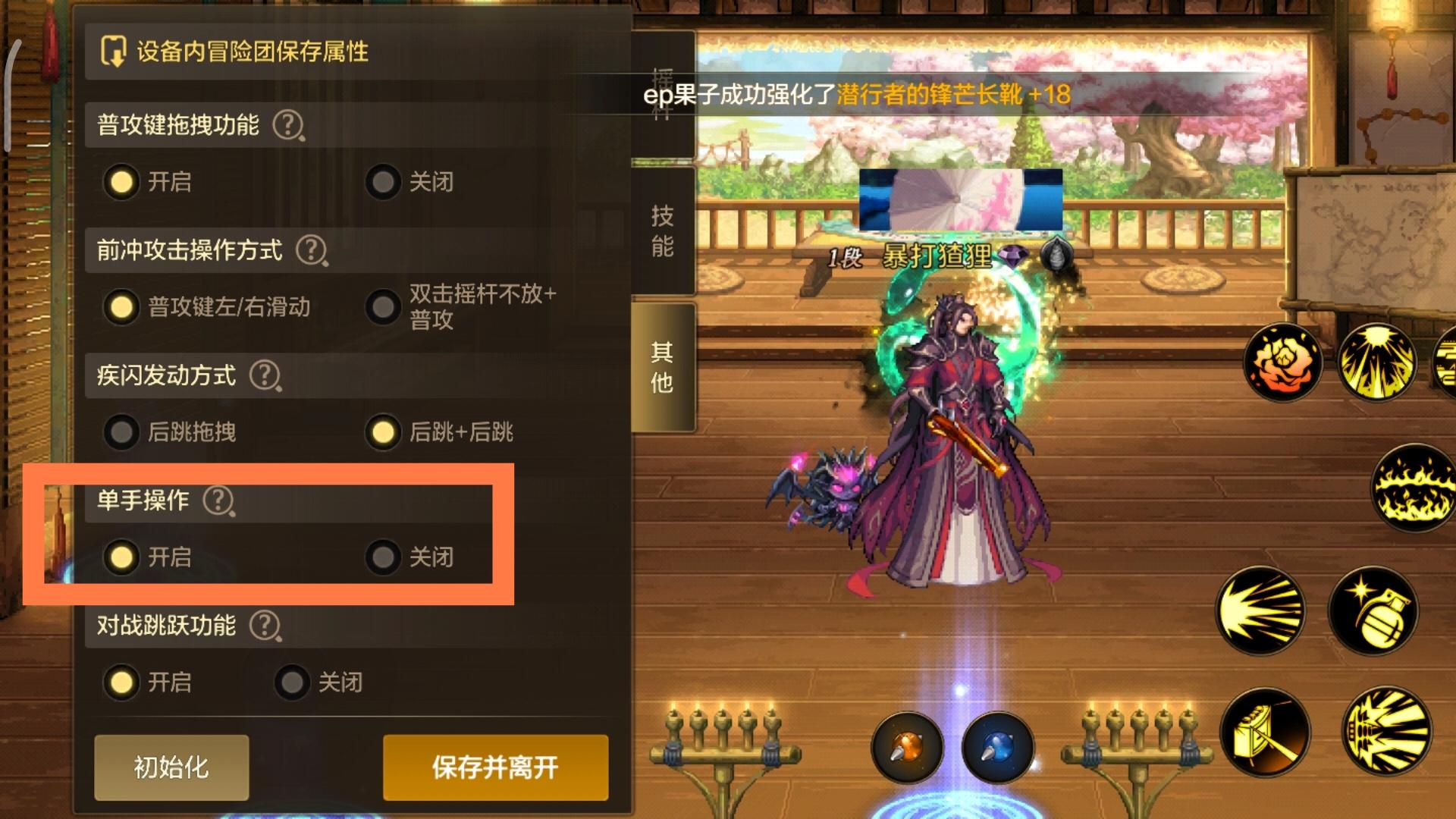Choose 后跳拖拽 for dash activation

pyautogui.click(x=121, y=432)
